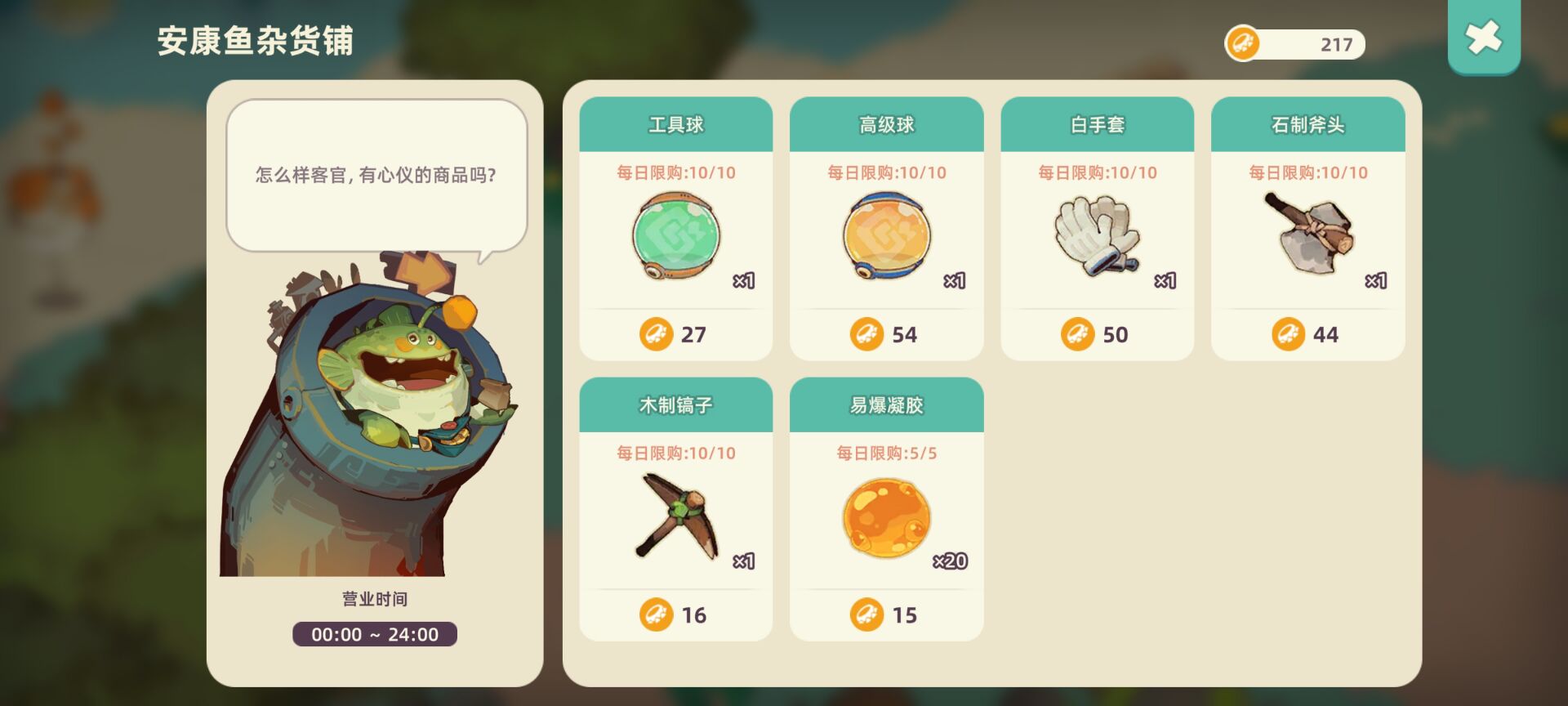Viewport: 1568px width, 706px height.
Task: Select the 工具球 tool ball item icon
Action: click(x=675, y=238)
